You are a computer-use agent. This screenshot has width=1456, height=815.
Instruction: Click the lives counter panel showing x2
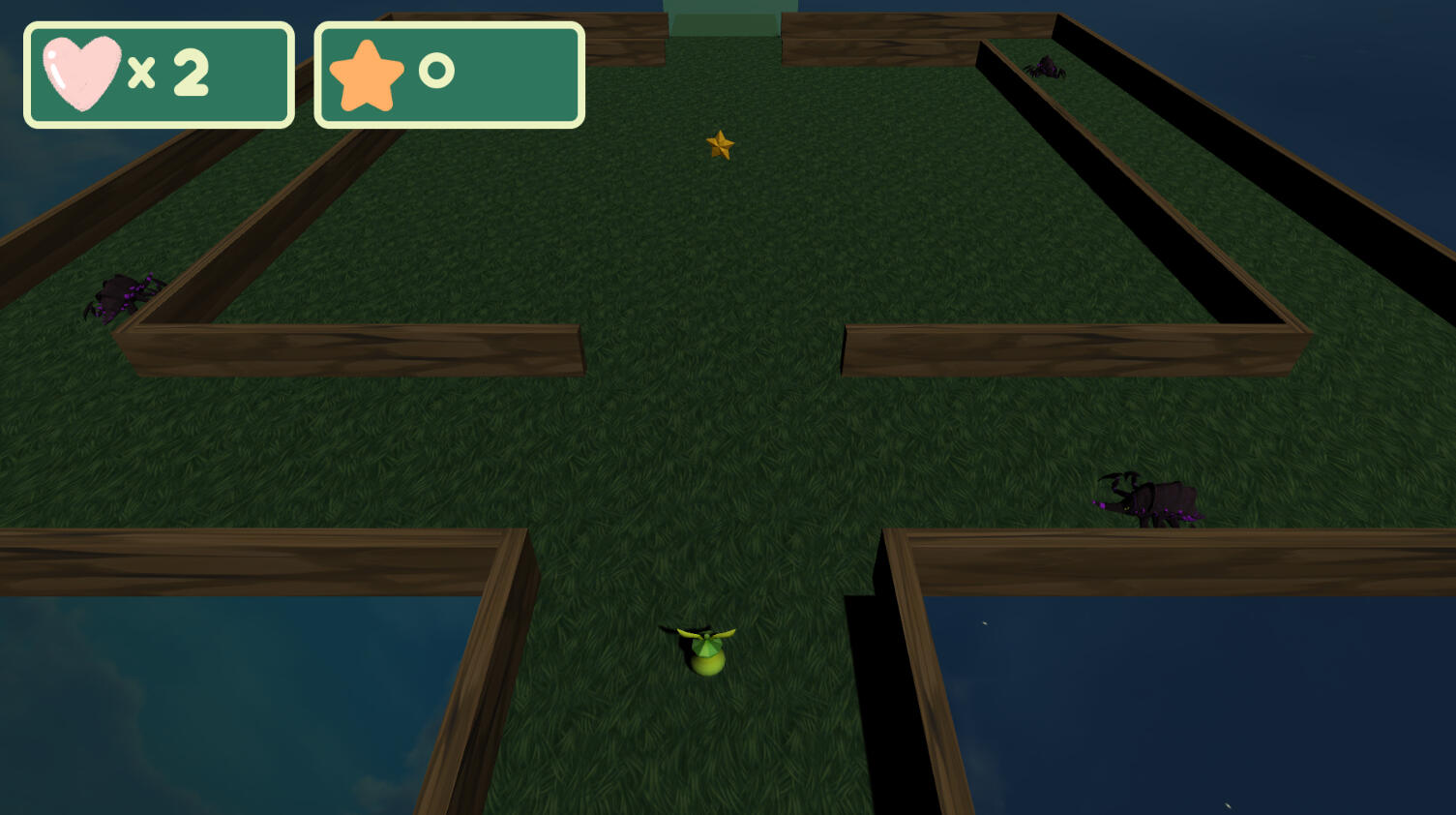(160, 75)
